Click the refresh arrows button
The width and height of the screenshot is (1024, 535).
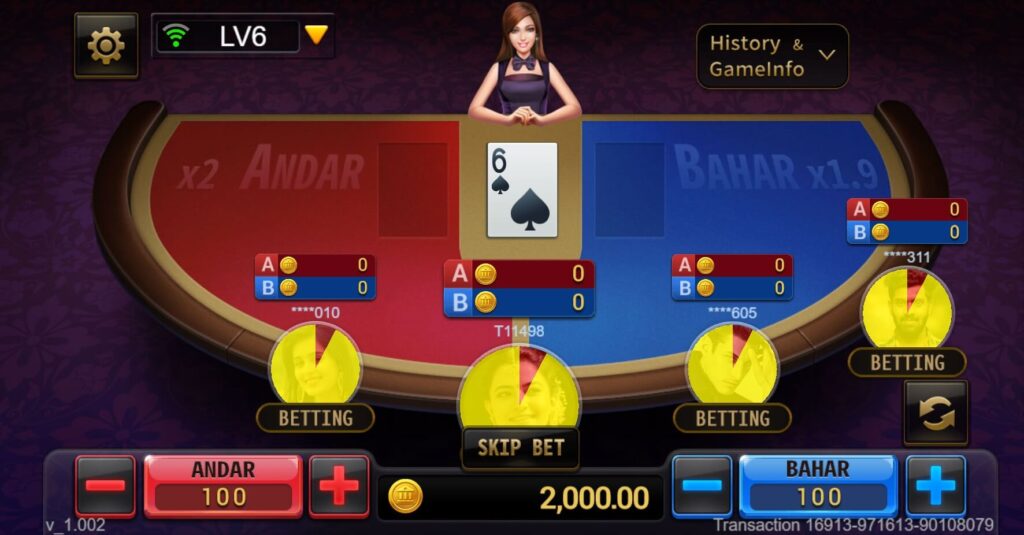point(936,412)
